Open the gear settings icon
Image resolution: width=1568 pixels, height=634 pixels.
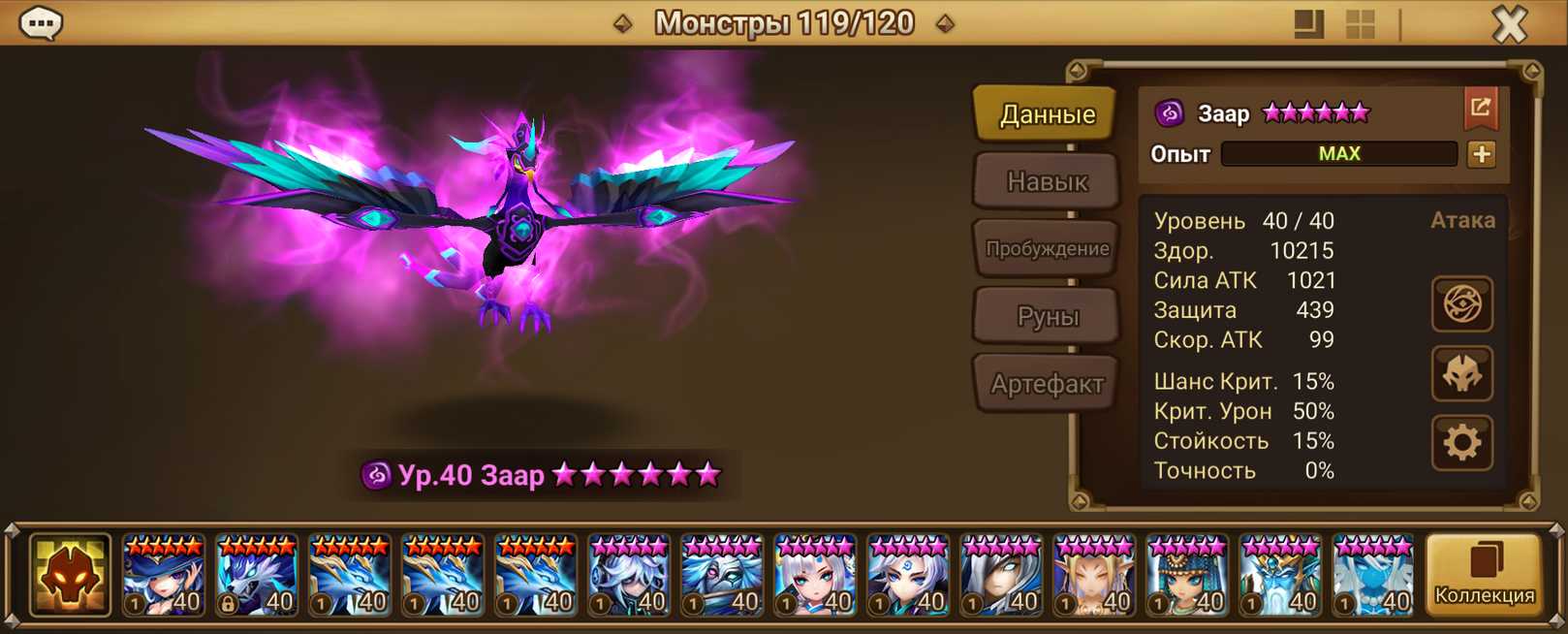coord(1461,443)
